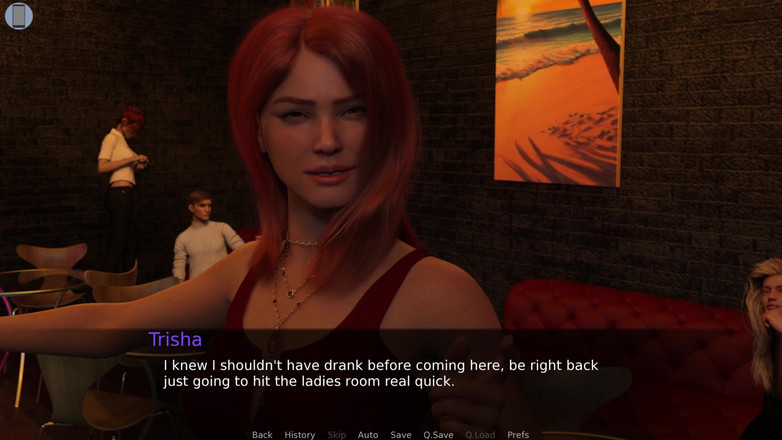Open the phone icon

coord(19,16)
